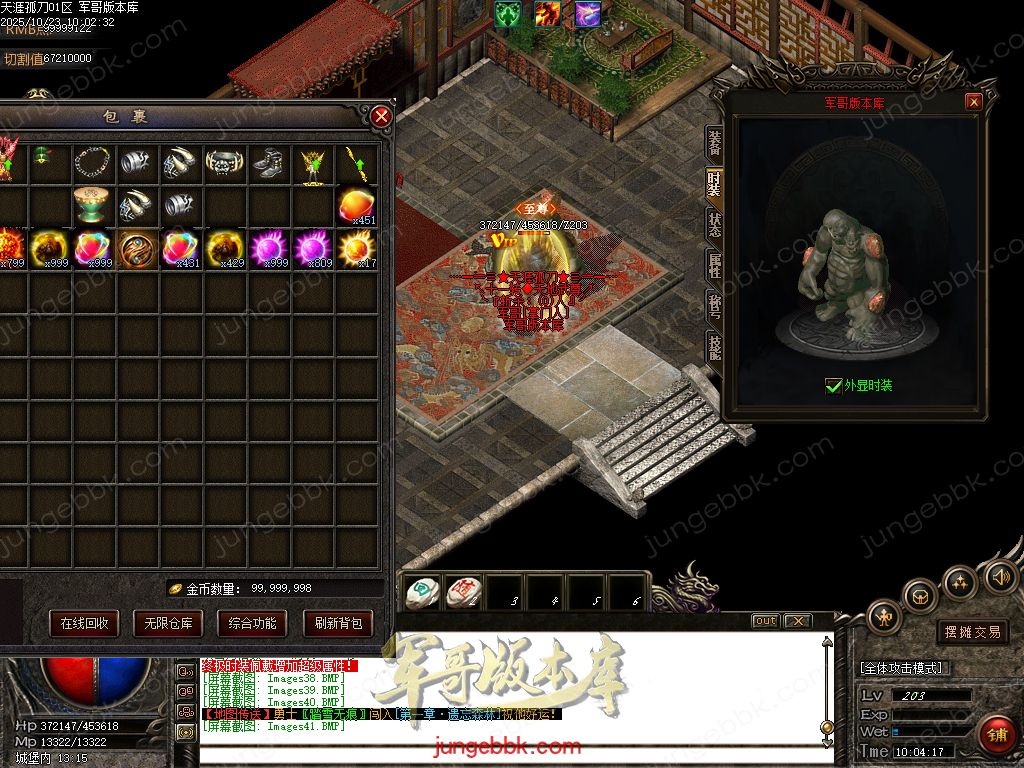The width and height of the screenshot is (1024, 768).
Task: Select the orange gem stack of 451
Action: point(357,205)
